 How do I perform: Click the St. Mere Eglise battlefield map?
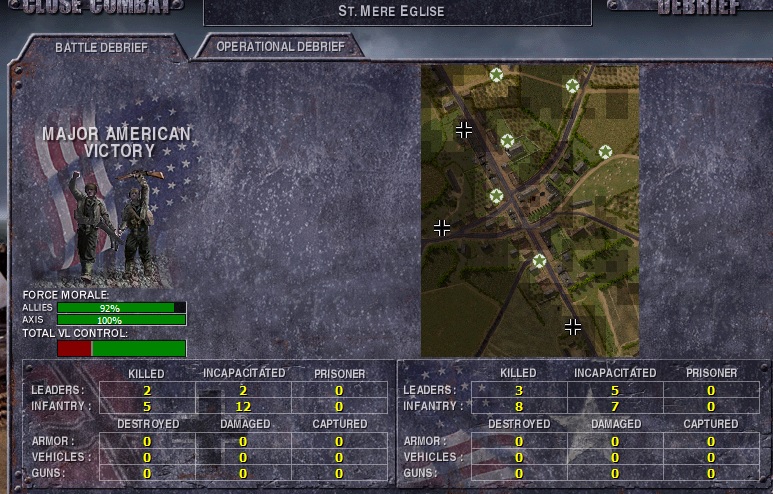tap(530, 210)
